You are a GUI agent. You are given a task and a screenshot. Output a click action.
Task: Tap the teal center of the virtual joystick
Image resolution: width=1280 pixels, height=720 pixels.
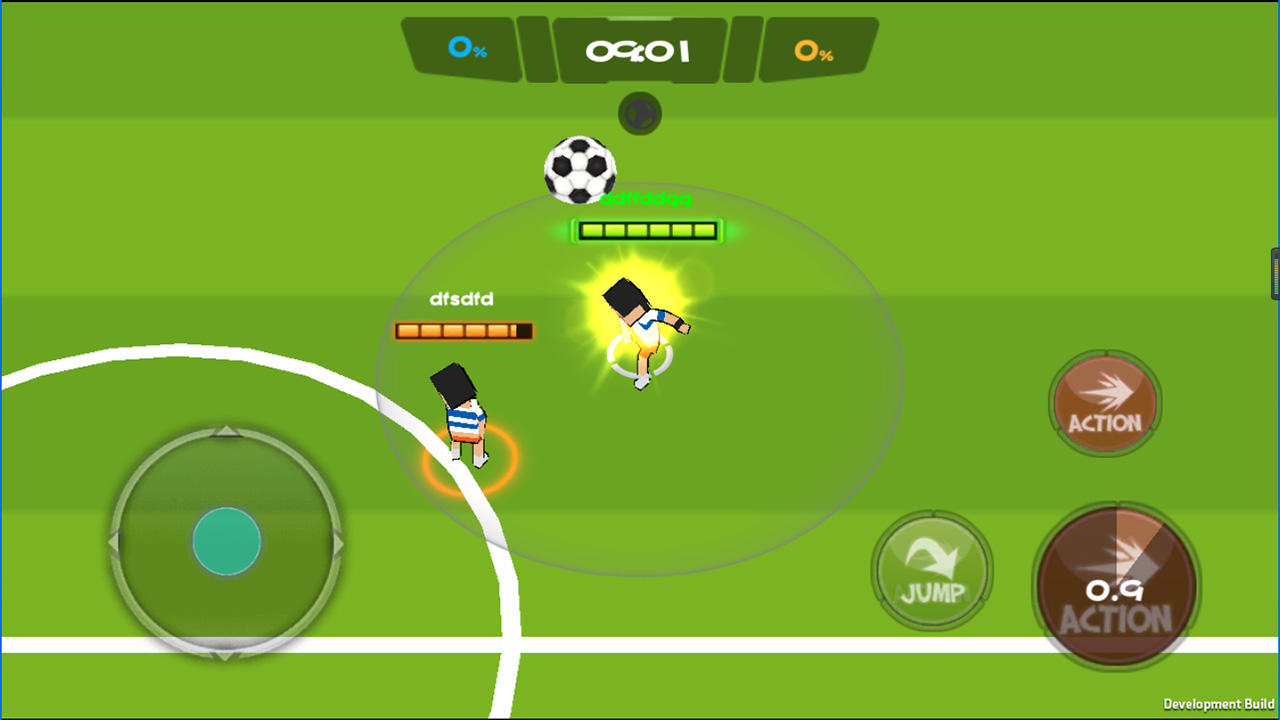(226, 541)
